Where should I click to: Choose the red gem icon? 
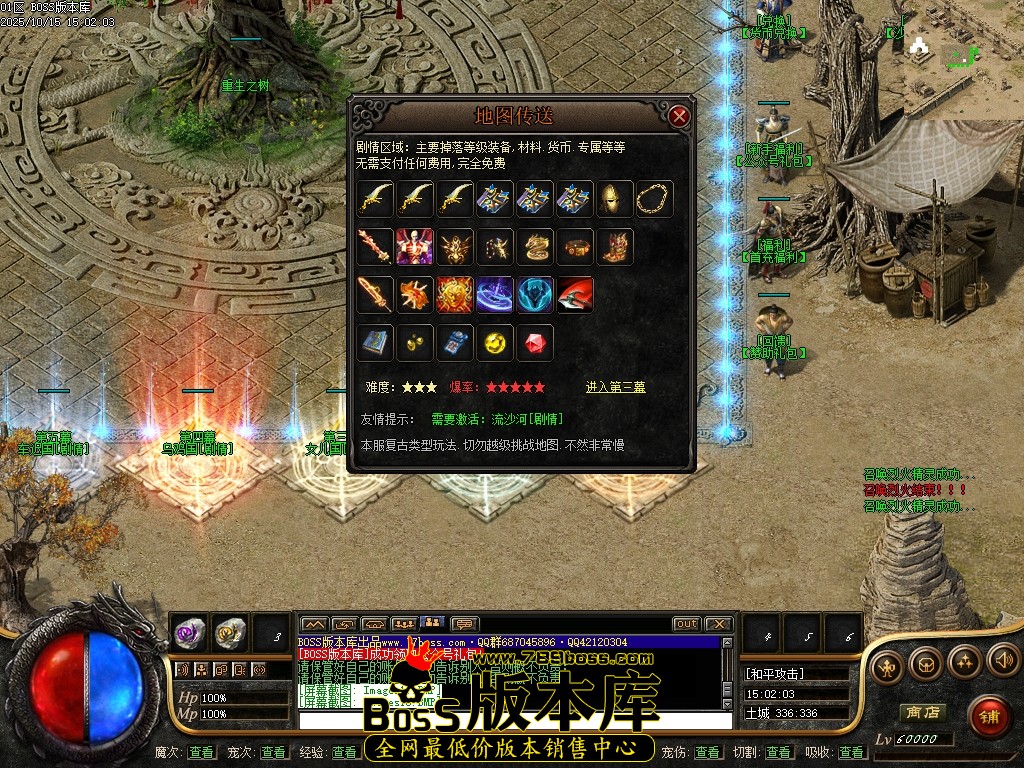click(x=535, y=343)
